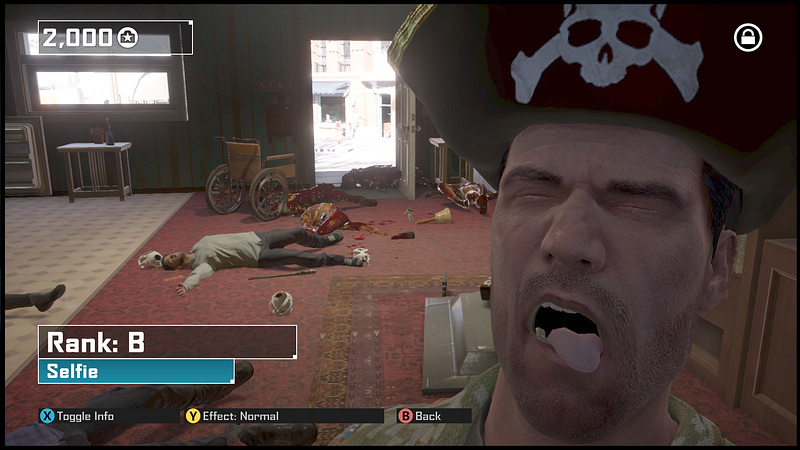Choose the Toggle Info option
Image resolution: width=800 pixels, height=450 pixels.
tap(77, 416)
